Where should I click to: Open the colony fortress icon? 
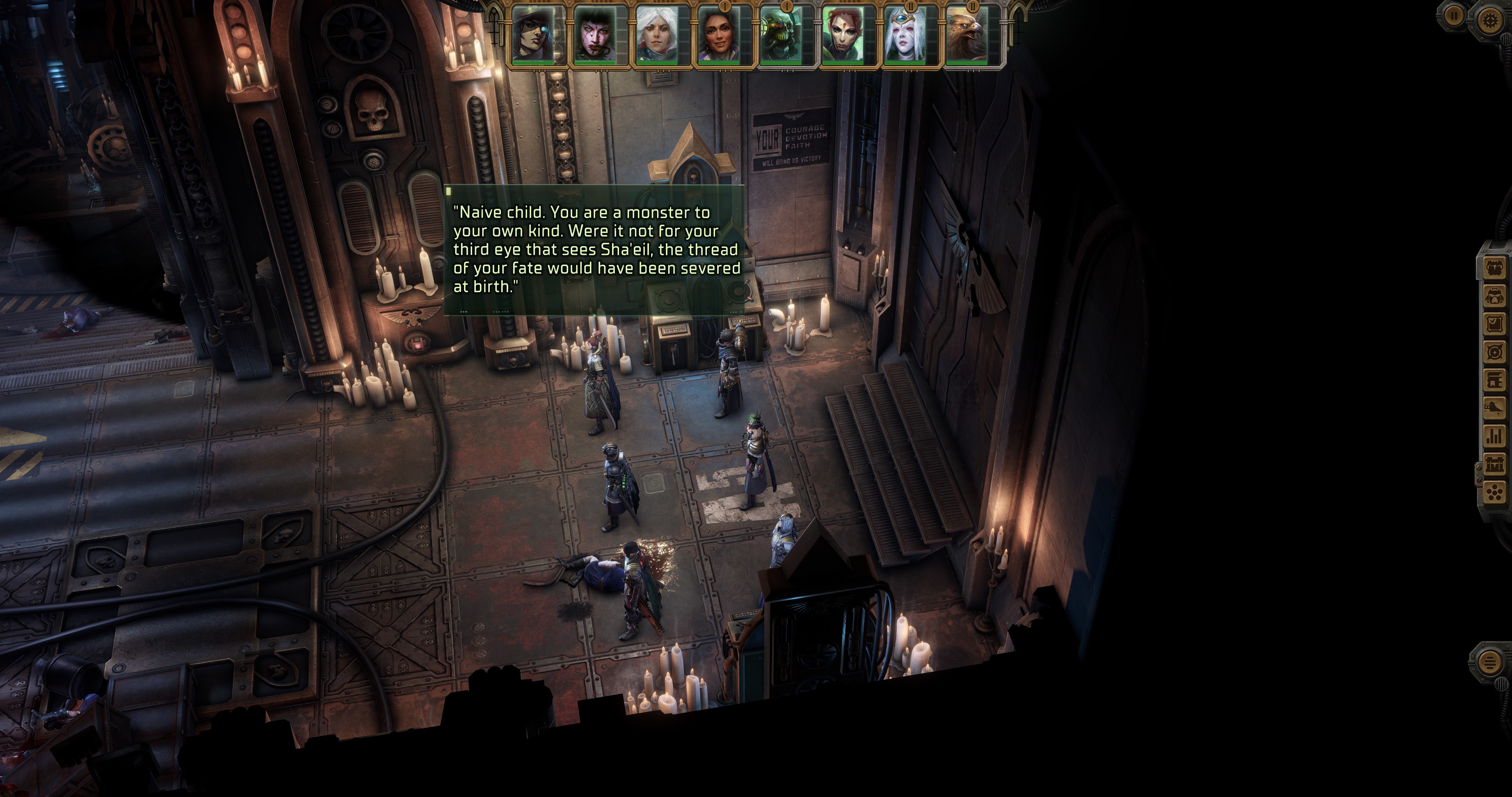pyautogui.click(x=1494, y=464)
